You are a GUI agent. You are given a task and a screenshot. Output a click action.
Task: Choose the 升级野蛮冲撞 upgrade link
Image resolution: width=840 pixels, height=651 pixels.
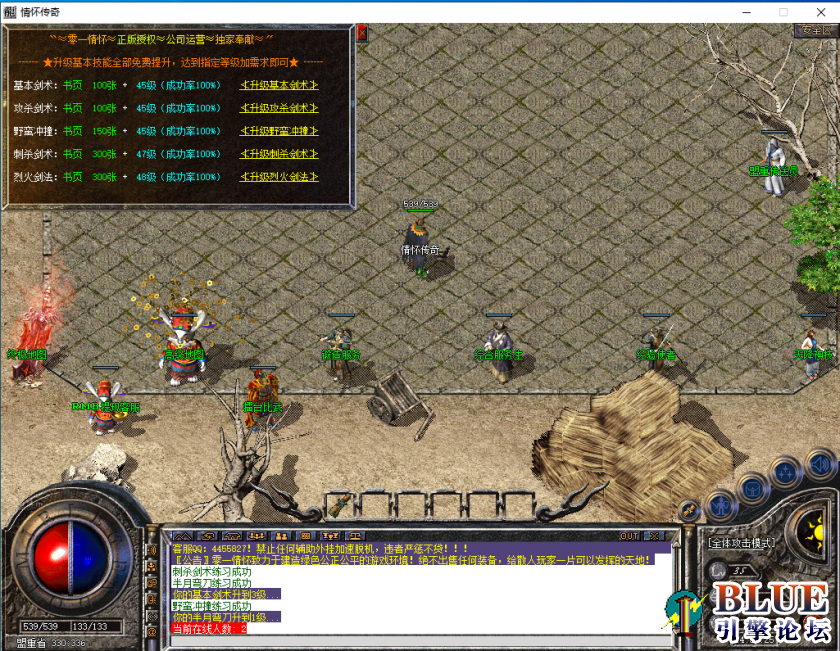[x=279, y=131]
